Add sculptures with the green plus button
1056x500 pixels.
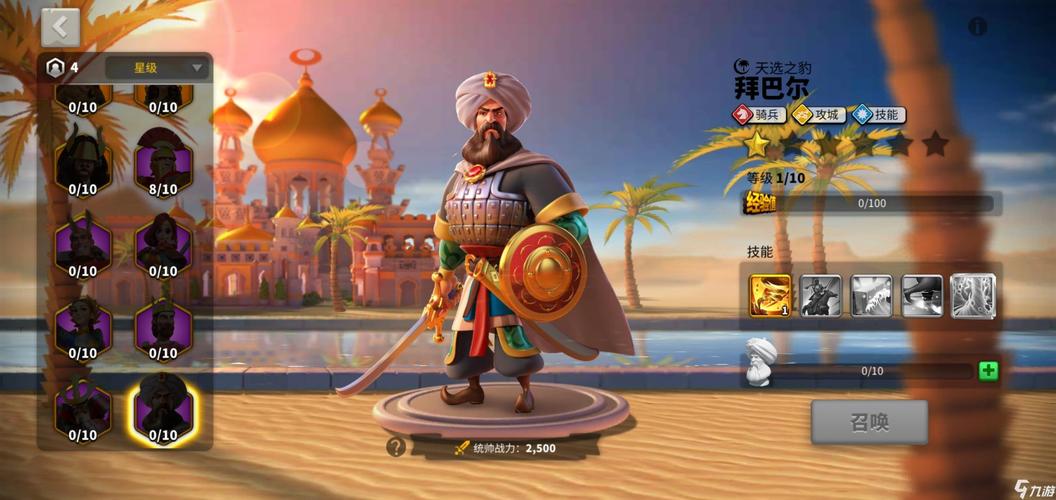point(988,371)
